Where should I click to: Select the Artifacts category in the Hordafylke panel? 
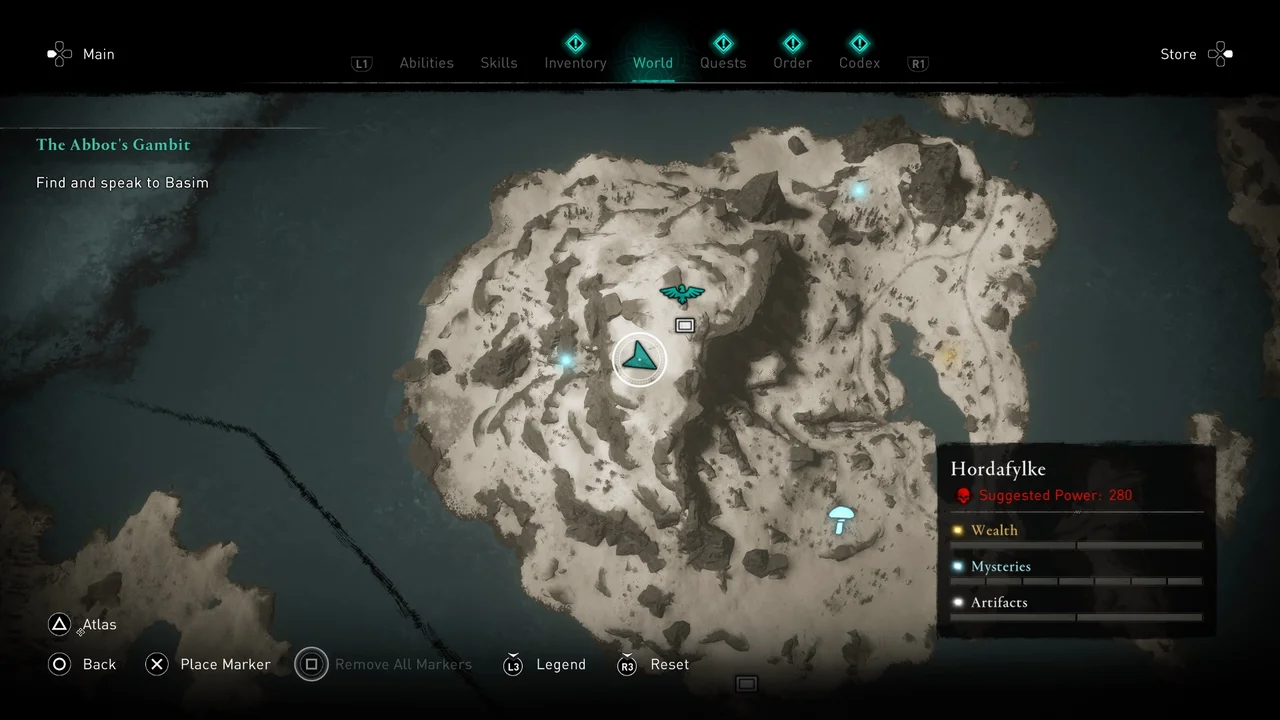[1000, 602]
